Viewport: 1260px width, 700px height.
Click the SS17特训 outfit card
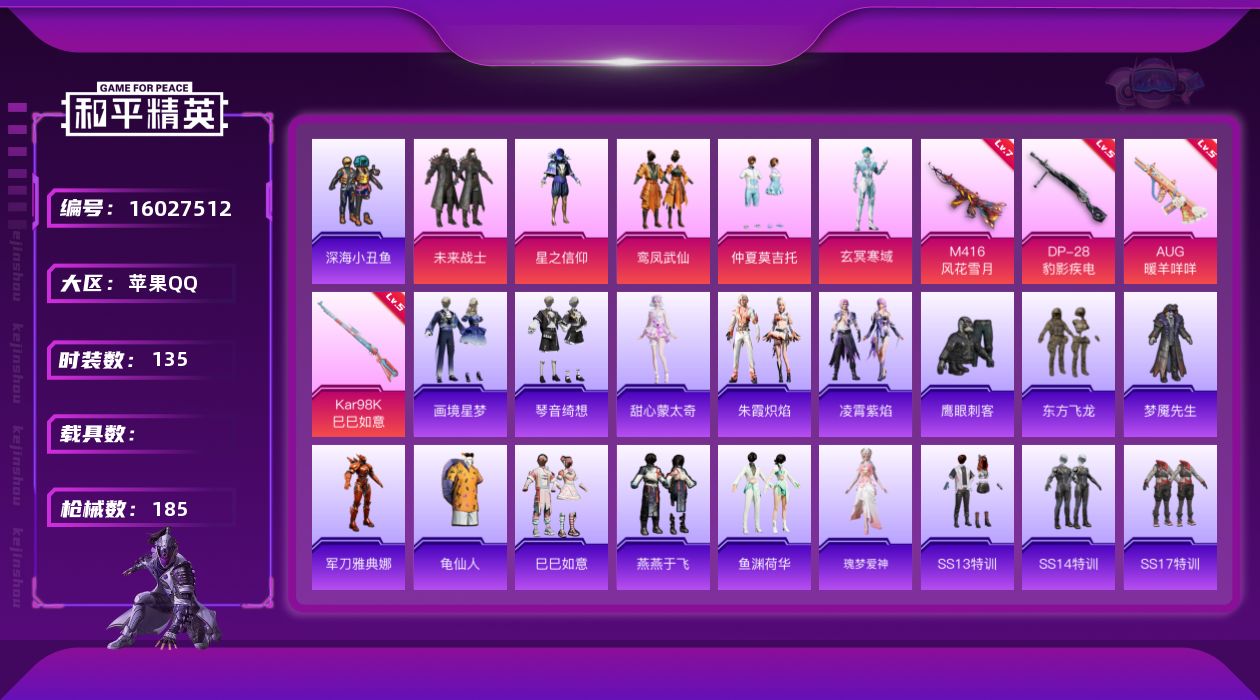[1170, 517]
